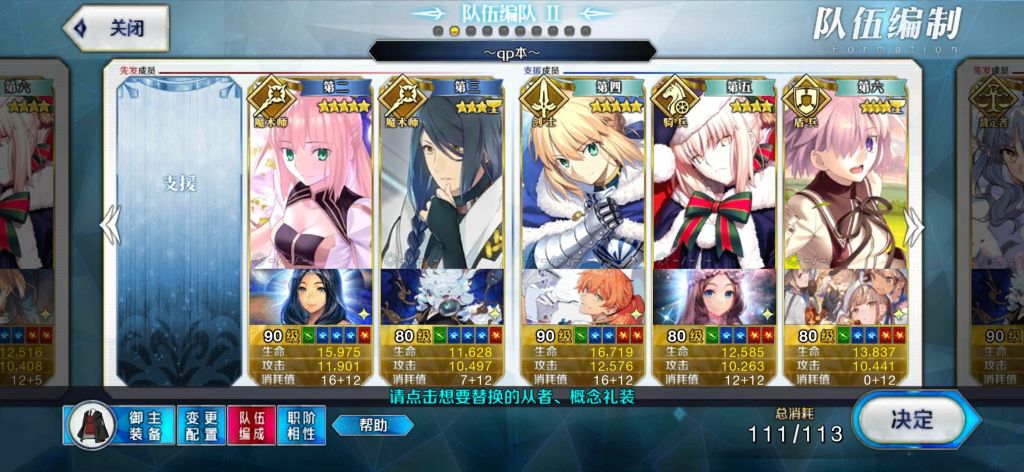Close the formation screen with 关闭
The image size is (1024, 472).
[116, 28]
